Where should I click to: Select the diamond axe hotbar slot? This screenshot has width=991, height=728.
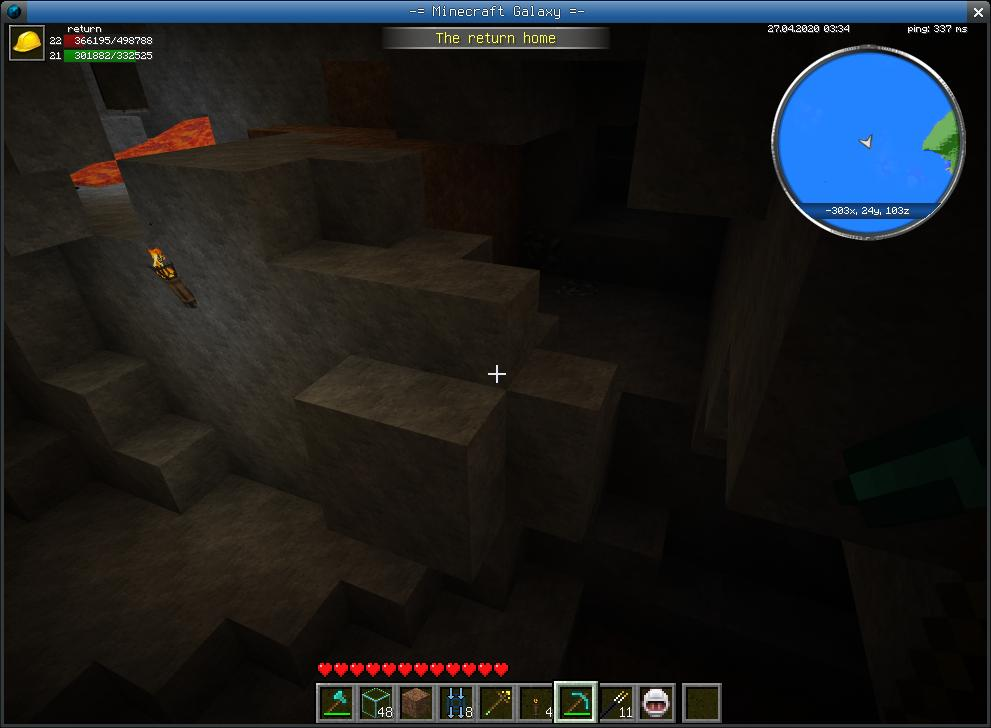[337, 702]
